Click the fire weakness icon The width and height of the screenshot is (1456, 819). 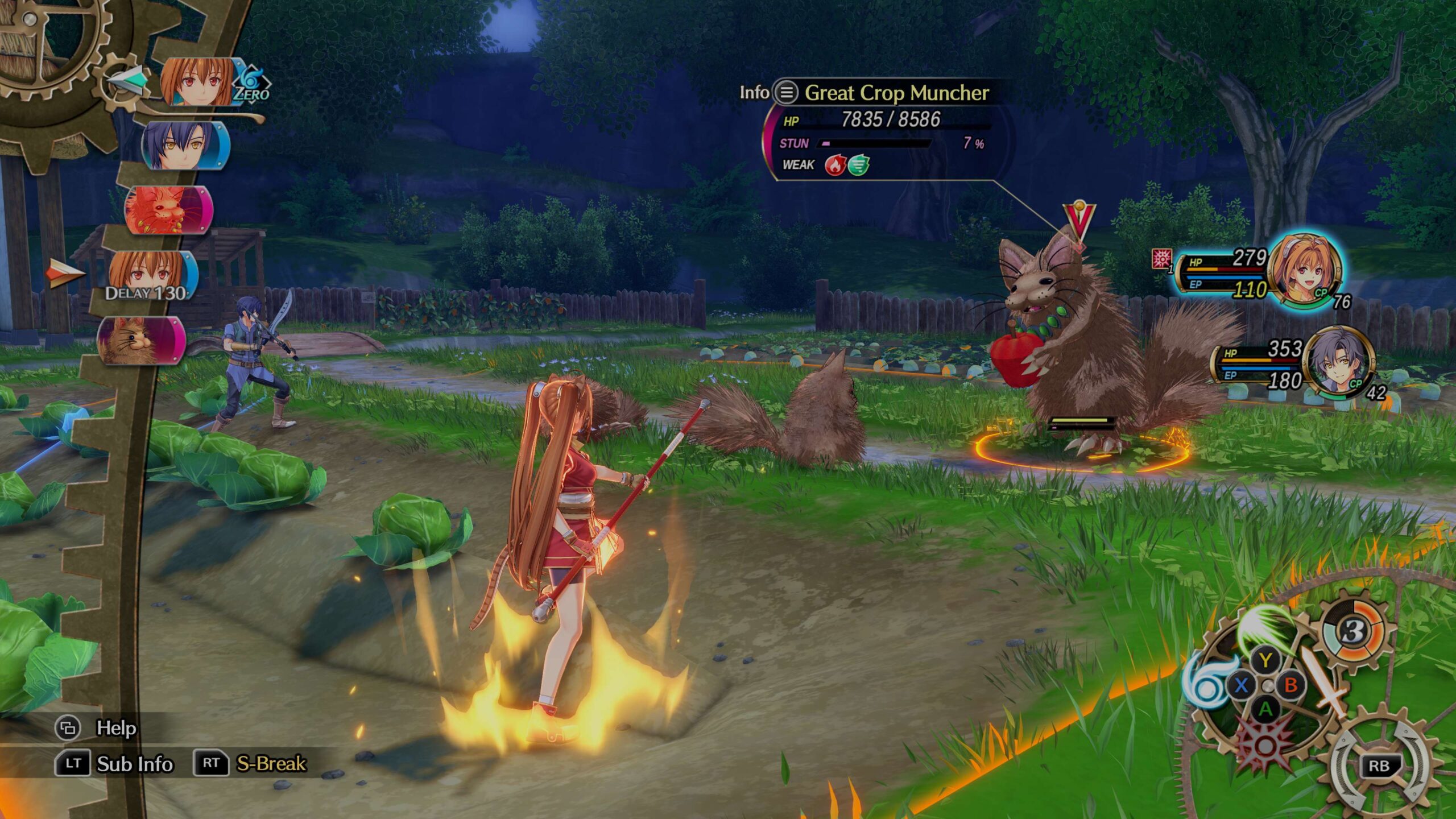pos(835,165)
